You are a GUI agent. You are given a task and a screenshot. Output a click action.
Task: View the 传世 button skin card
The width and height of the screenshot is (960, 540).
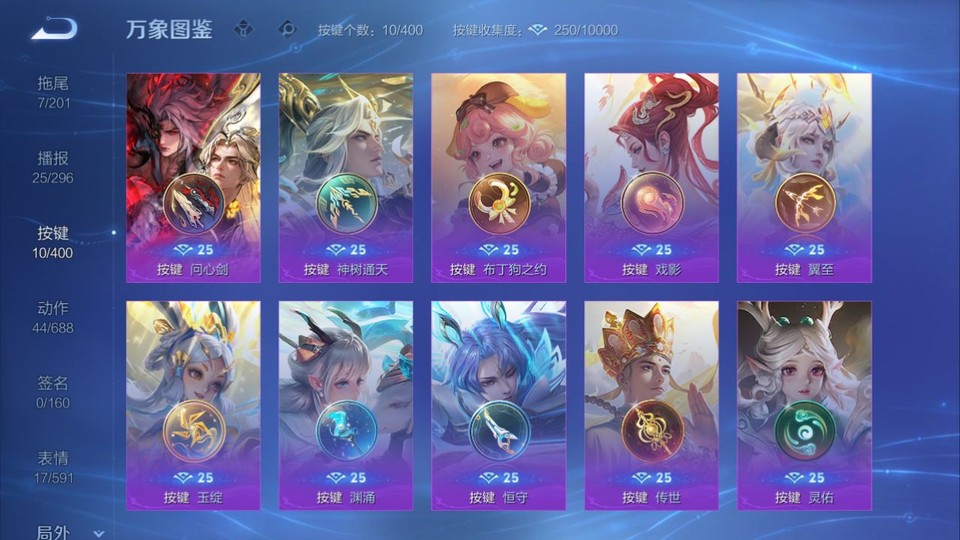(x=651, y=405)
